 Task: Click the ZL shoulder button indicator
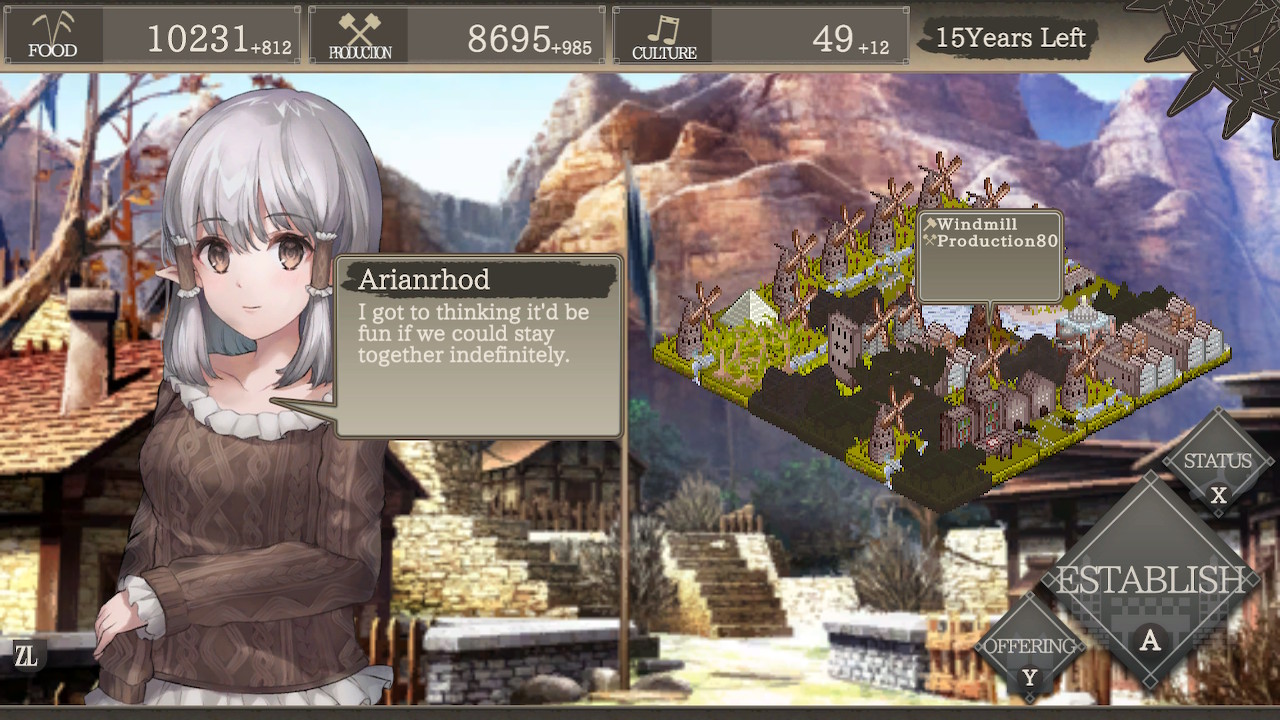[x=27, y=656]
